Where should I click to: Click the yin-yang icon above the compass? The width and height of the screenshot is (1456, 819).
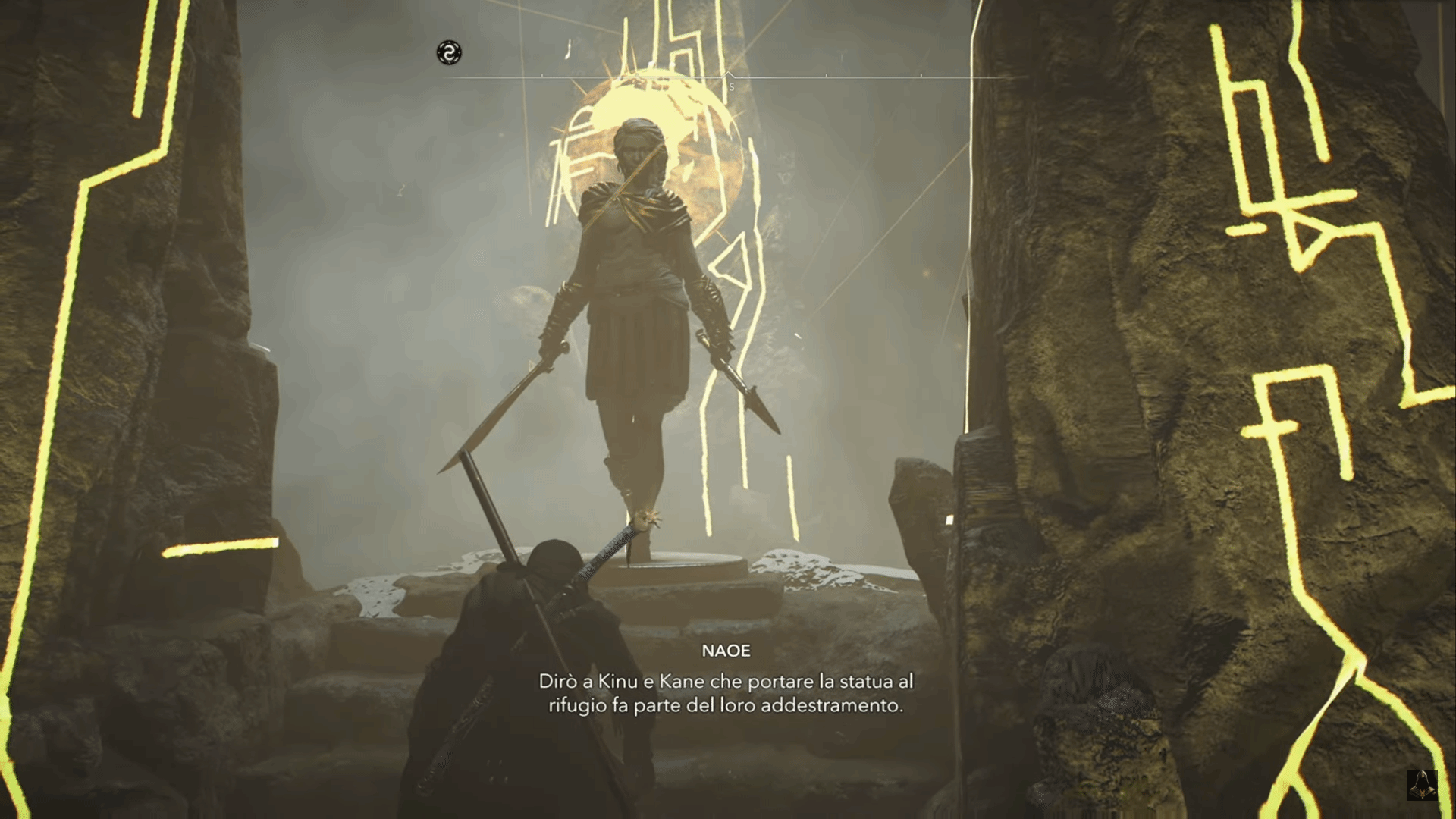point(449,52)
